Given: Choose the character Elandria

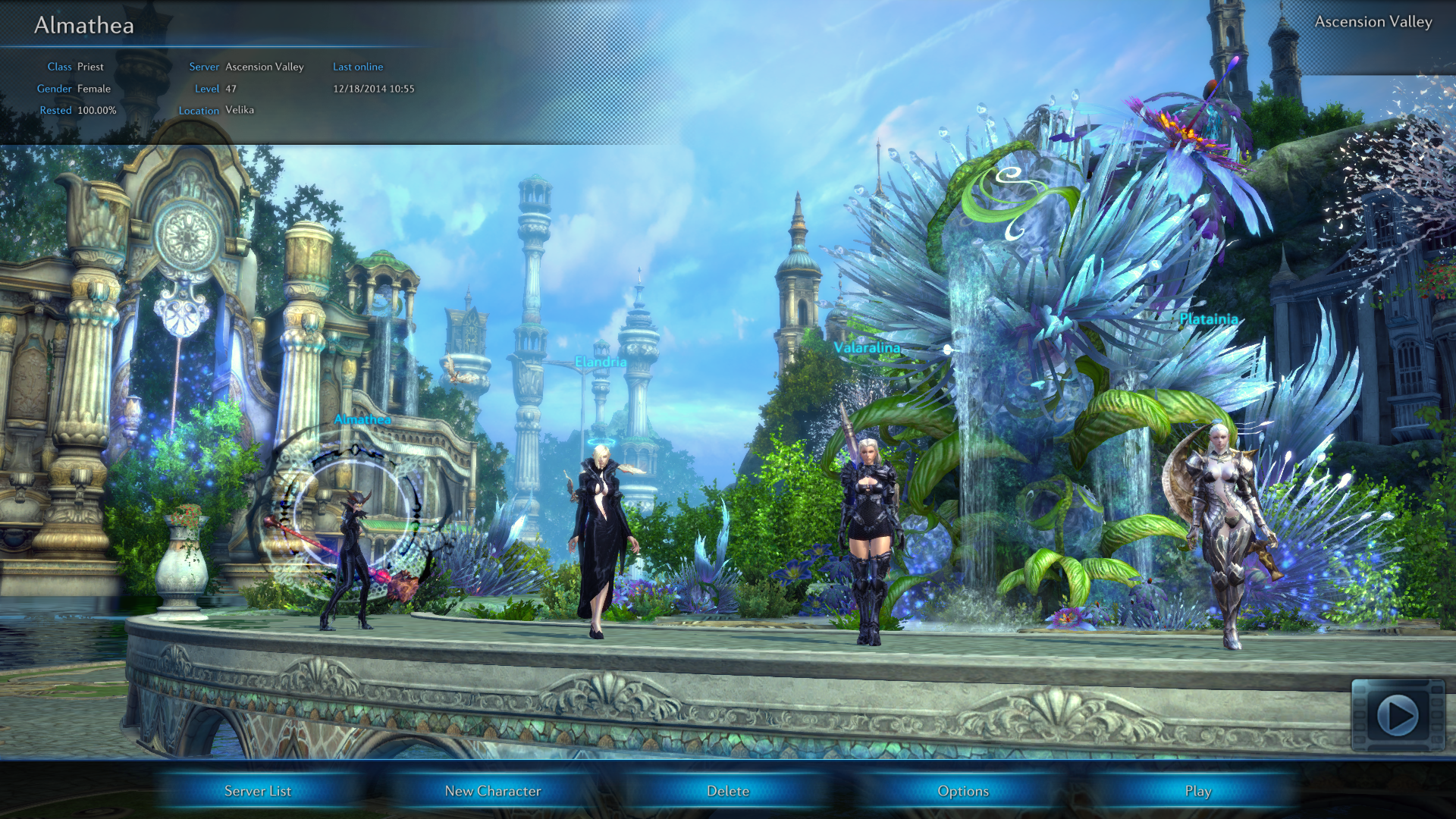Looking at the screenshot, I should click(601, 538).
